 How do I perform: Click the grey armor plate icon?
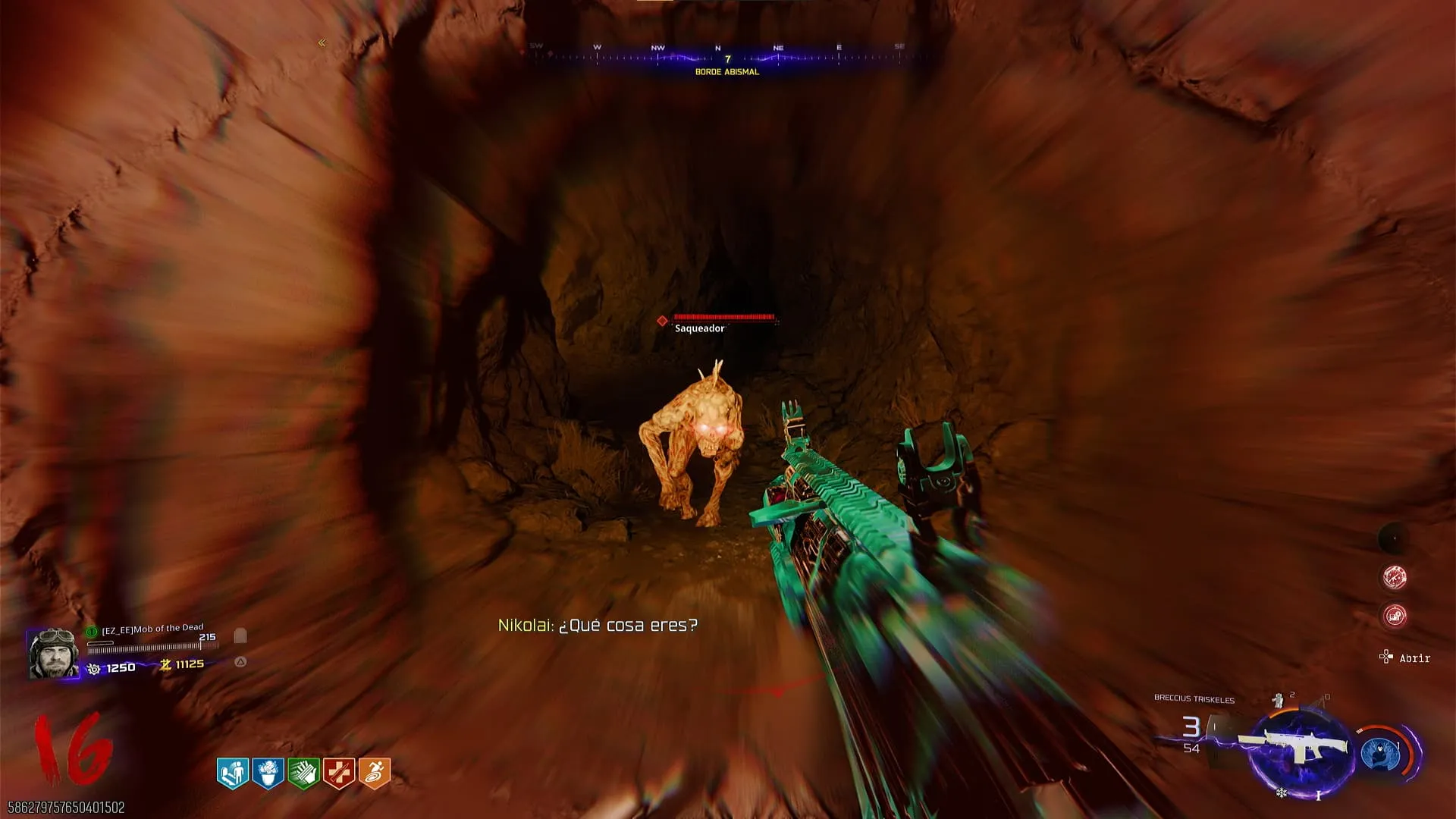pos(240,635)
